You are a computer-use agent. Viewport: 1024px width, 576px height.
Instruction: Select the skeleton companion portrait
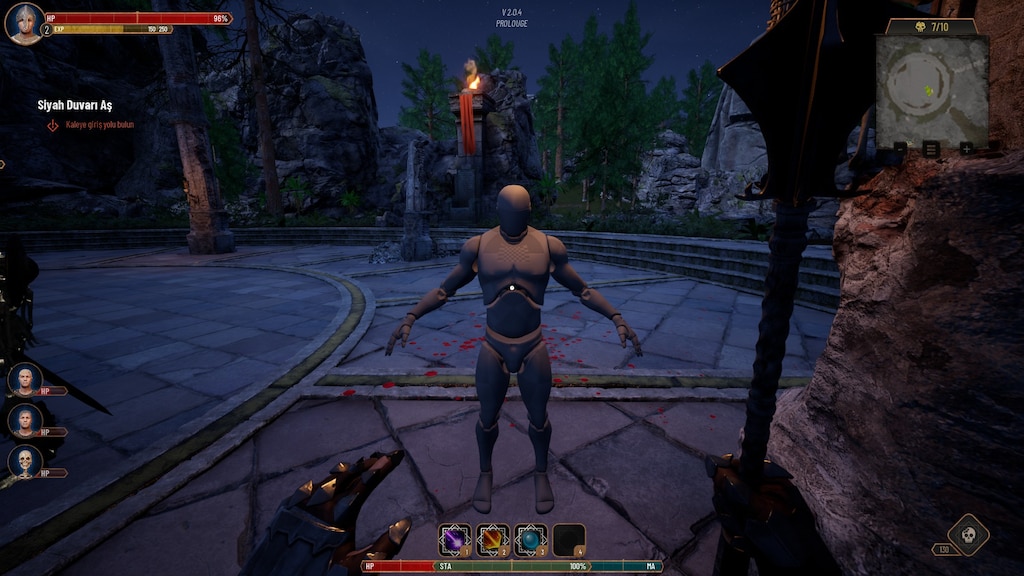pyautogui.click(x=25, y=461)
